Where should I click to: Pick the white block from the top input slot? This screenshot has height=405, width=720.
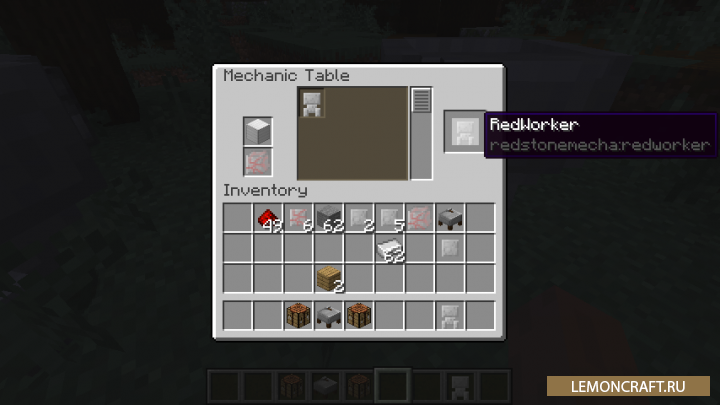pos(258,131)
